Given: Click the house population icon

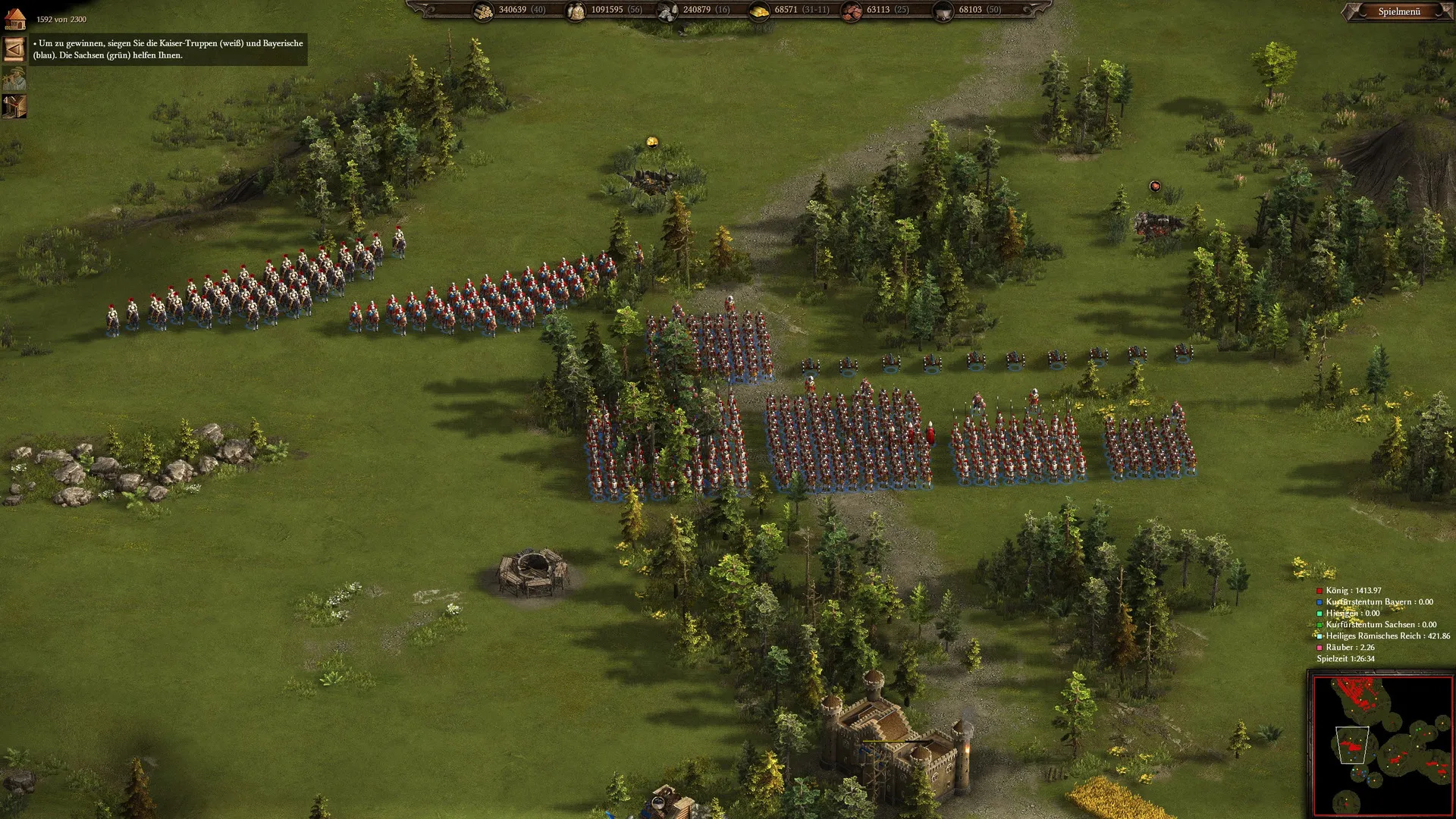Looking at the screenshot, I should coord(15,18).
